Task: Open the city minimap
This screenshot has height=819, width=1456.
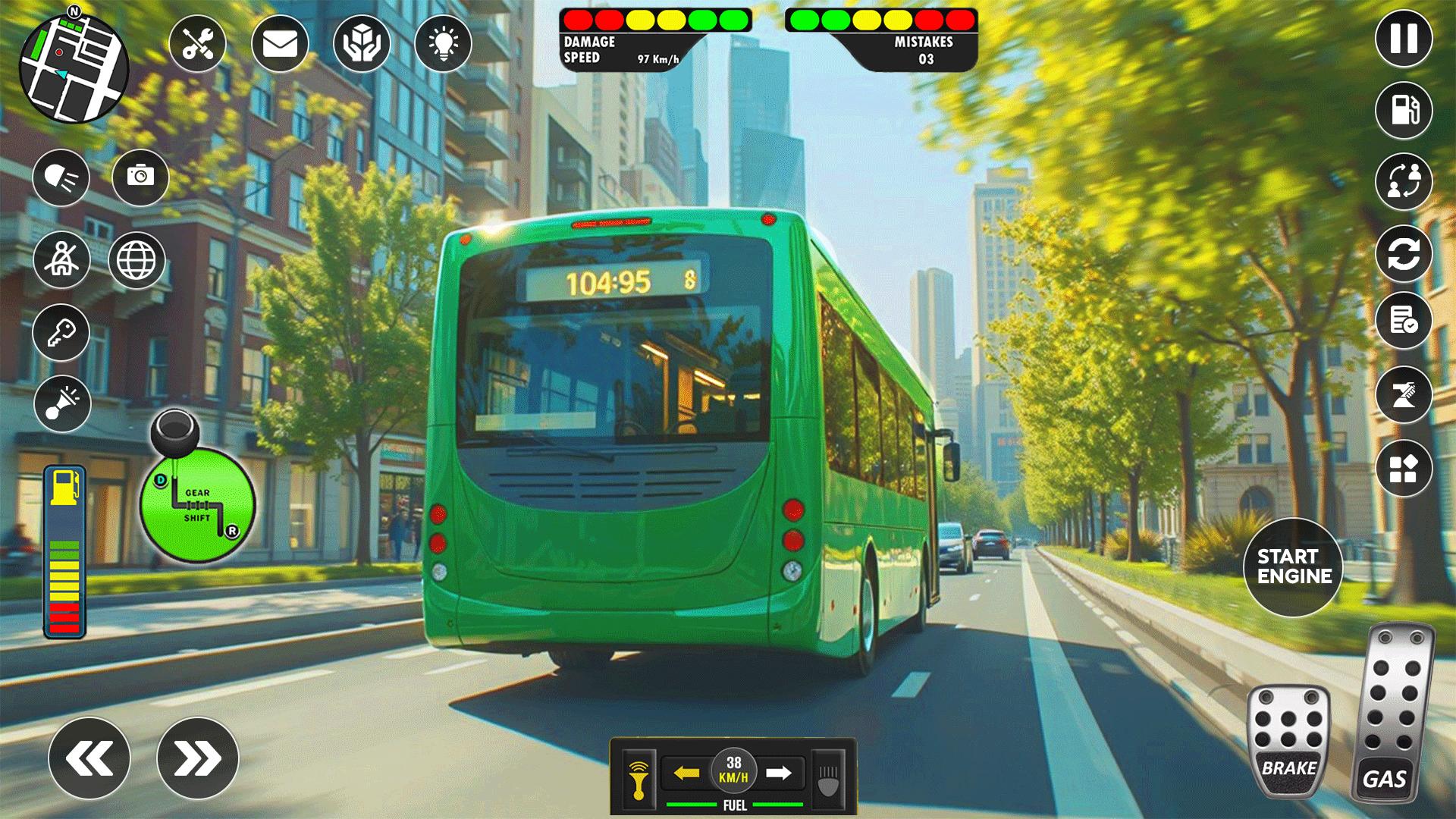Action: pyautogui.click(x=74, y=68)
